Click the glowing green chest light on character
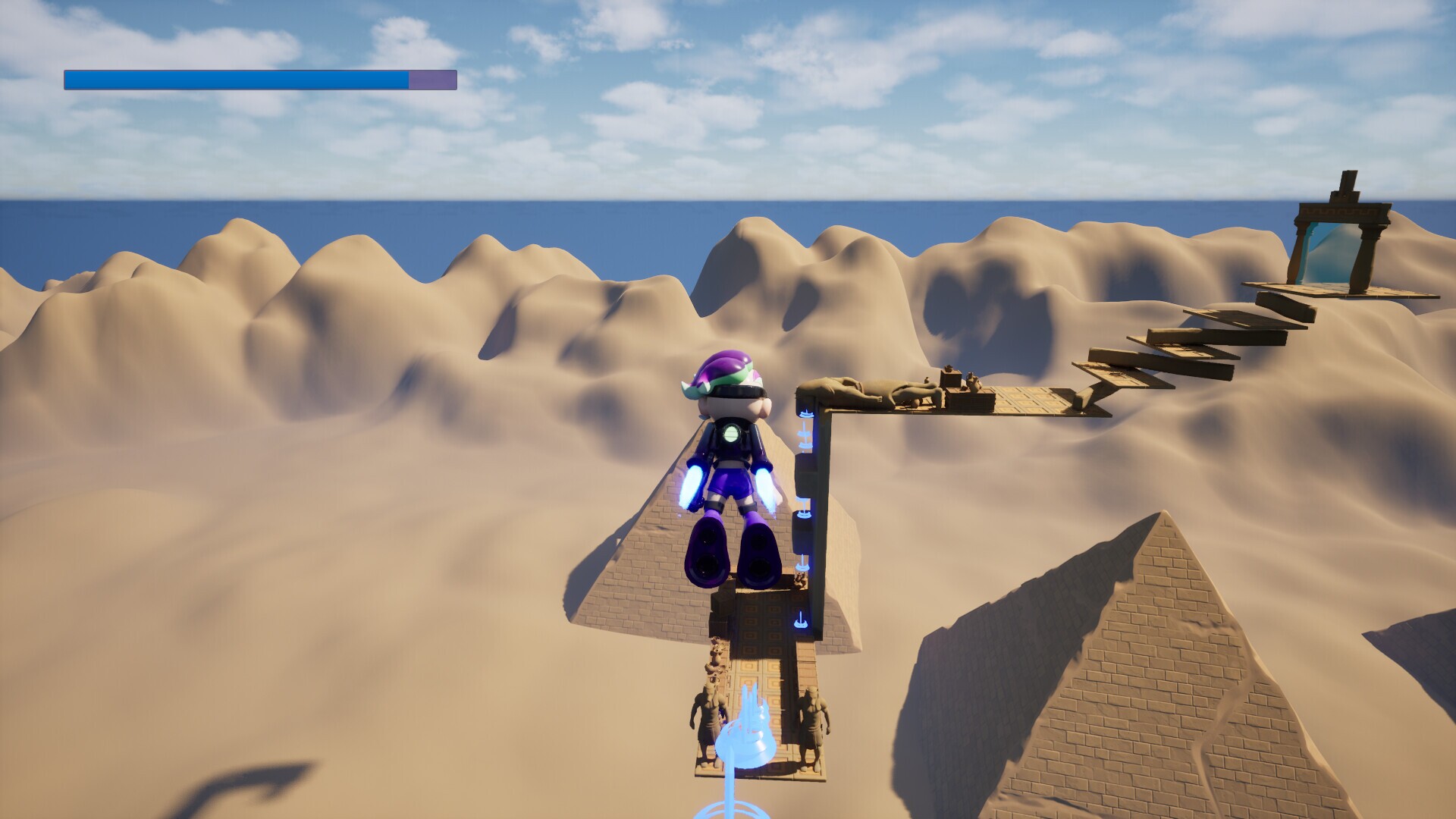This screenshot has width=1456, height=819. (730, 432)
